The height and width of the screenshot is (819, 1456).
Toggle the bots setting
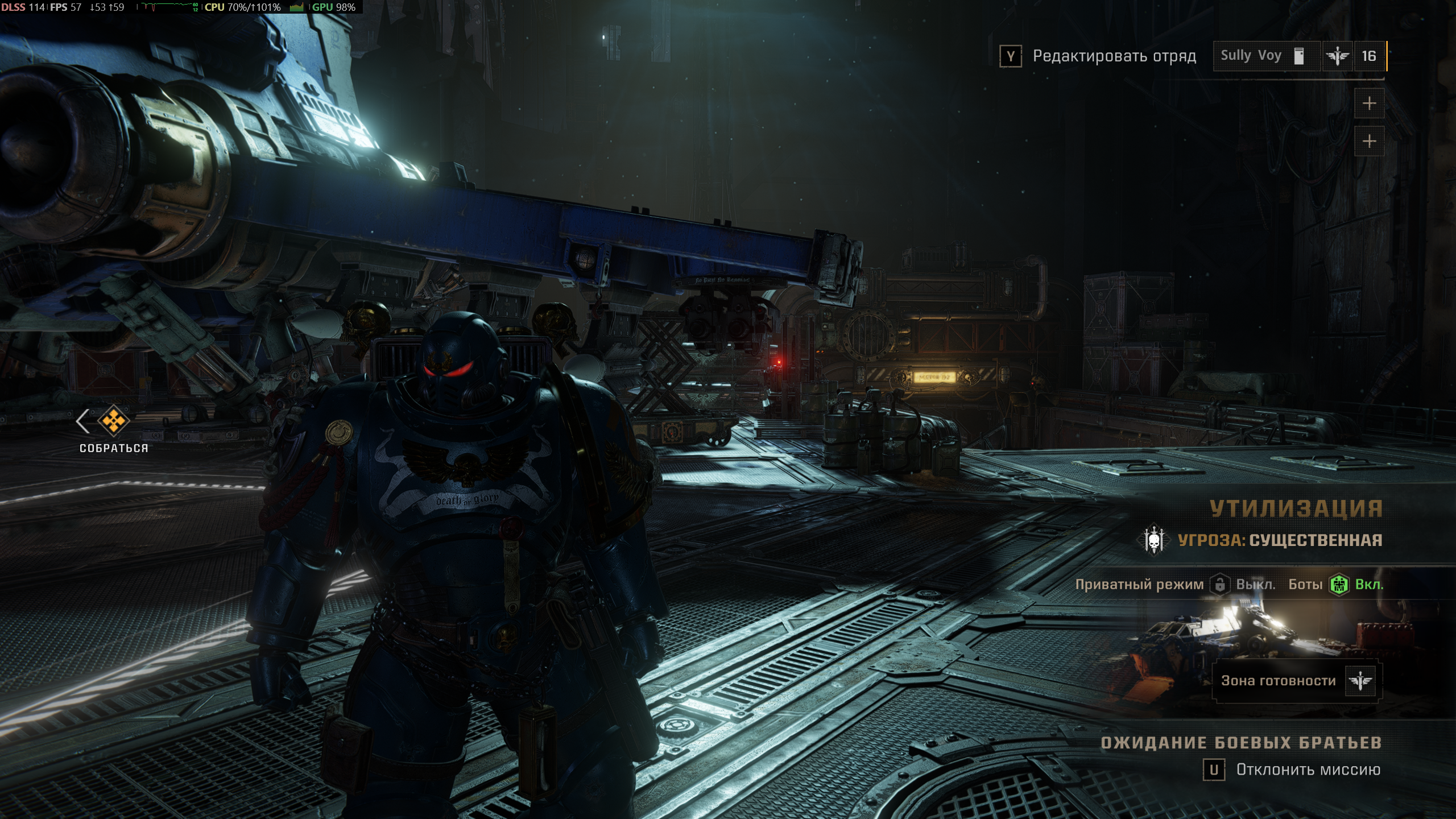[x=1339, y=585]
